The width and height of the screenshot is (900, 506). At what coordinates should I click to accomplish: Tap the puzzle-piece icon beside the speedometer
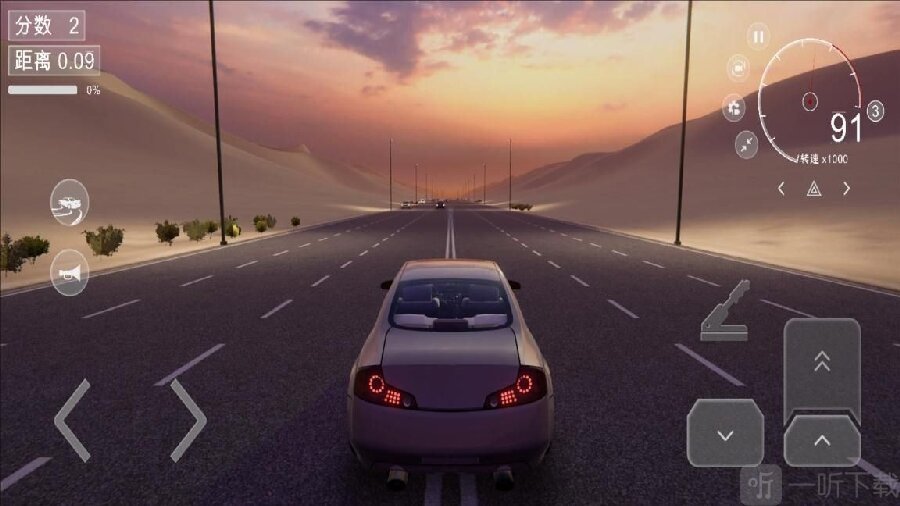point(734,107)
